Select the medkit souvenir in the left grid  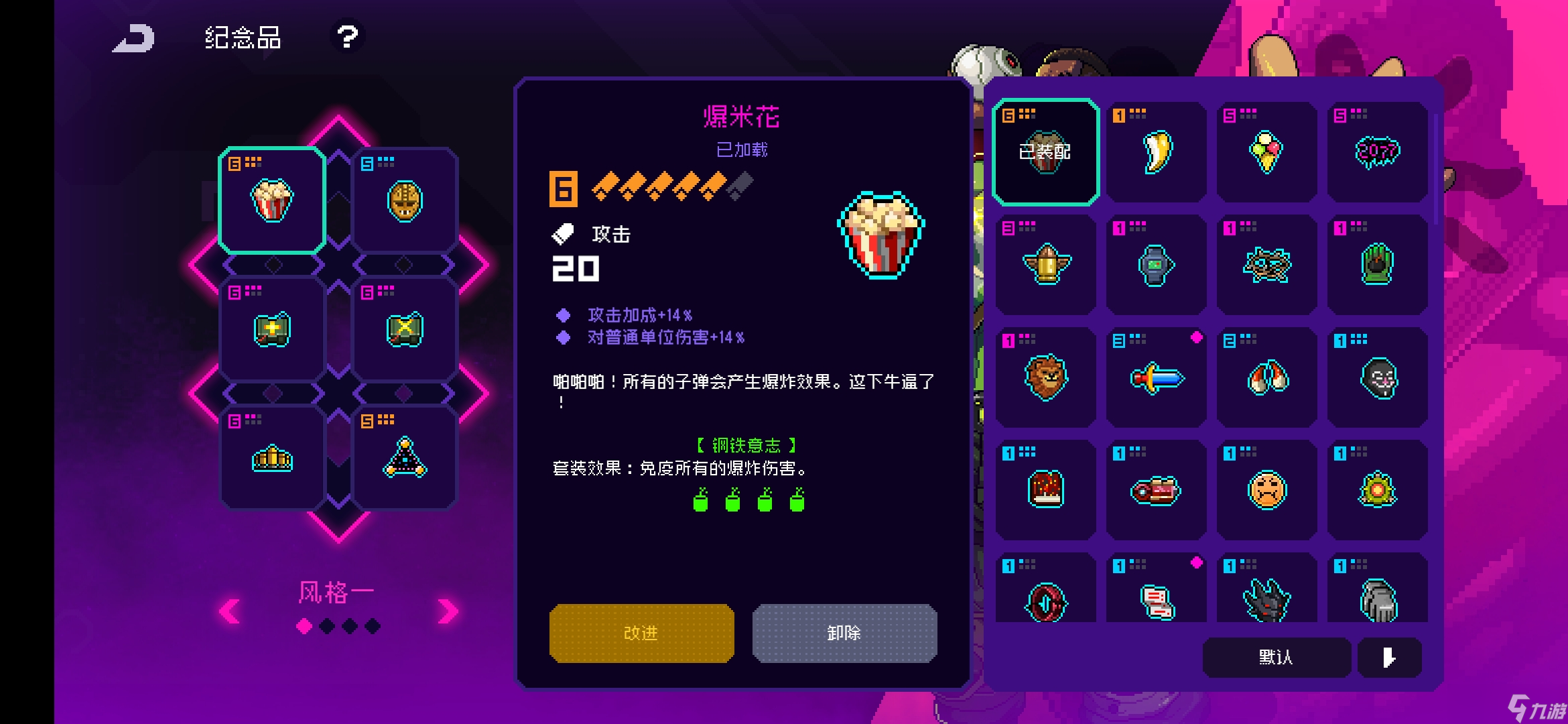(x=271, y=328)
